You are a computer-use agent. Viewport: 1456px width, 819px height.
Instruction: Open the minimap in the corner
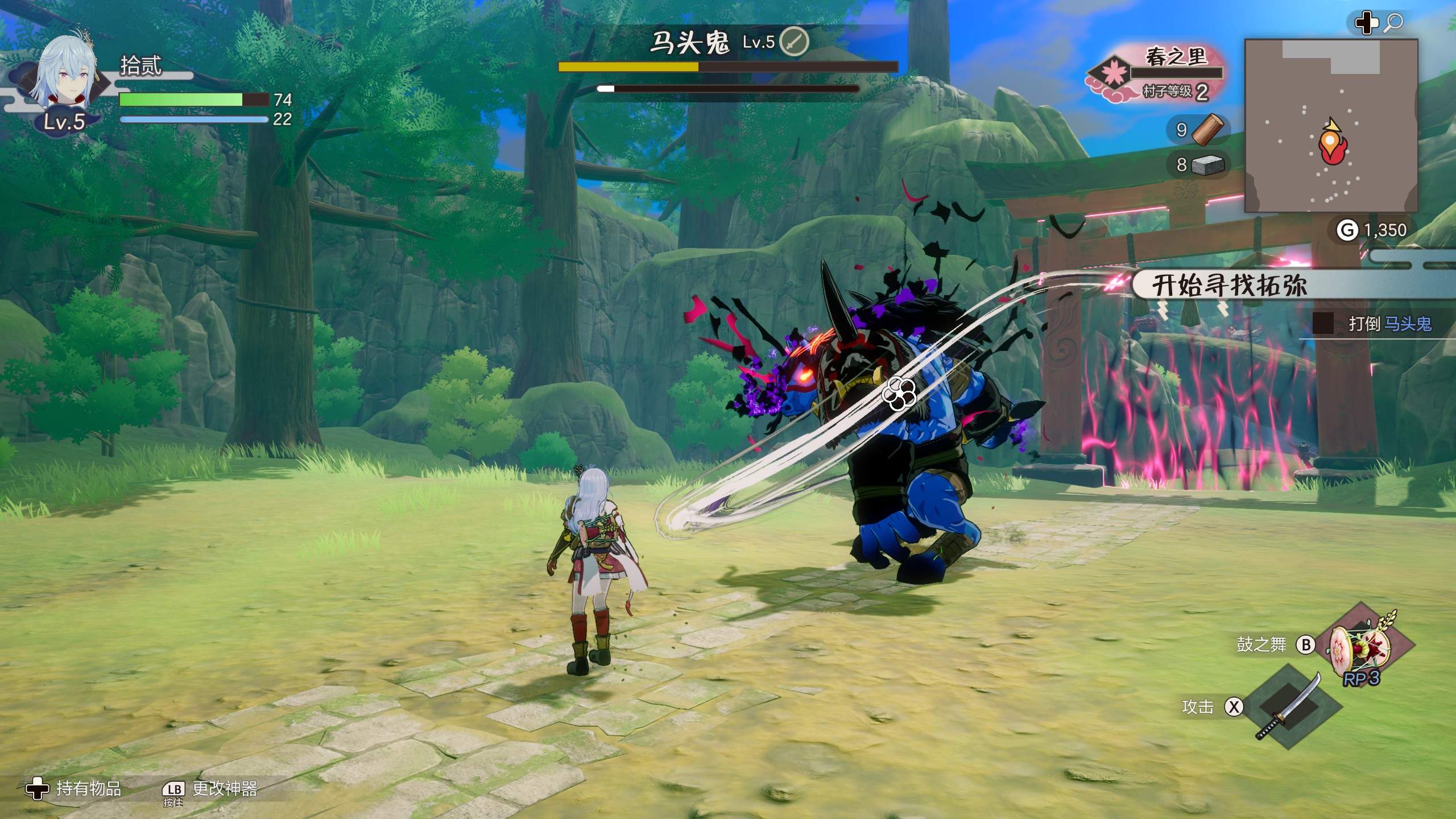pos(1331,126)
